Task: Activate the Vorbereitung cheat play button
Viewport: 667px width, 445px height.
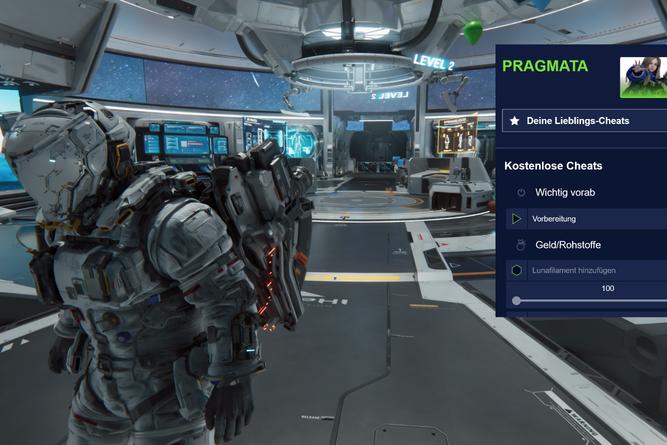Action: tap(517, 218)
